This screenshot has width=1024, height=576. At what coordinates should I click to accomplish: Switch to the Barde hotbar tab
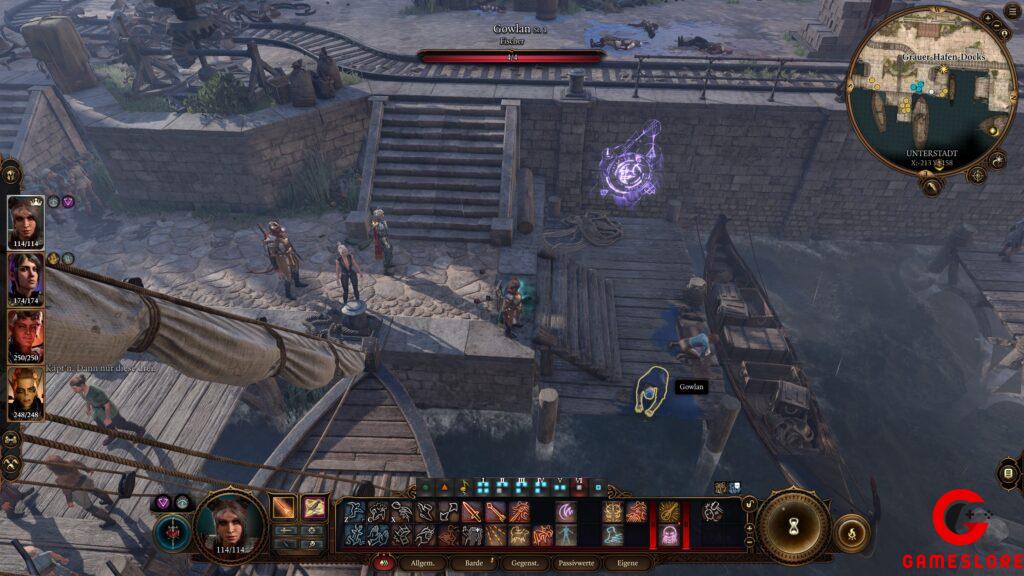click(474, 563)
